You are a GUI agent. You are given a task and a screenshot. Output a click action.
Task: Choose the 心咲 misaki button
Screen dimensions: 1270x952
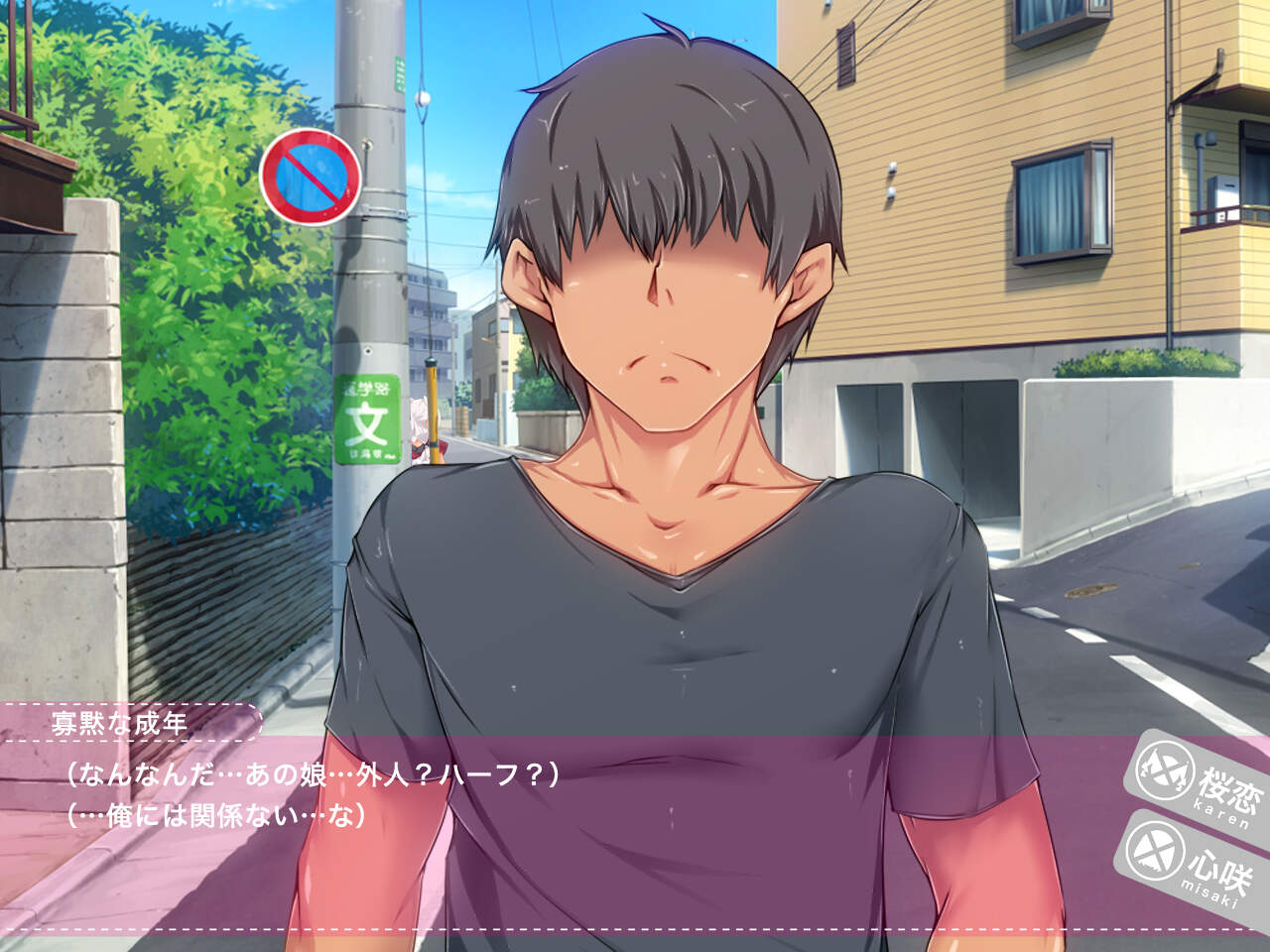(1191, 855)
